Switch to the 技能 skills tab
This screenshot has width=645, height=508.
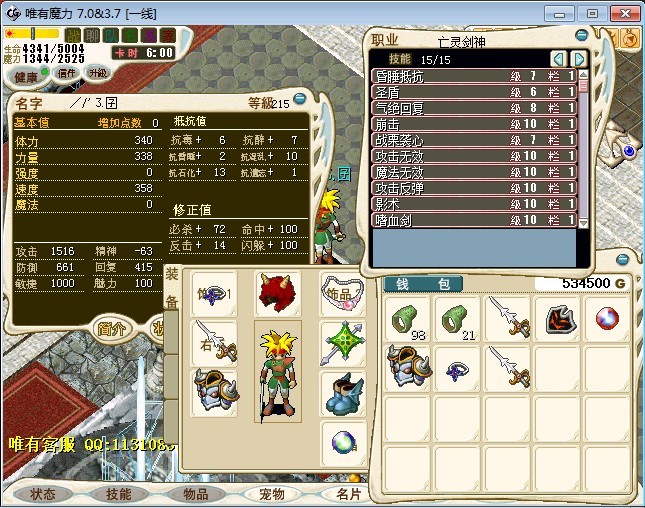point(119,494)
